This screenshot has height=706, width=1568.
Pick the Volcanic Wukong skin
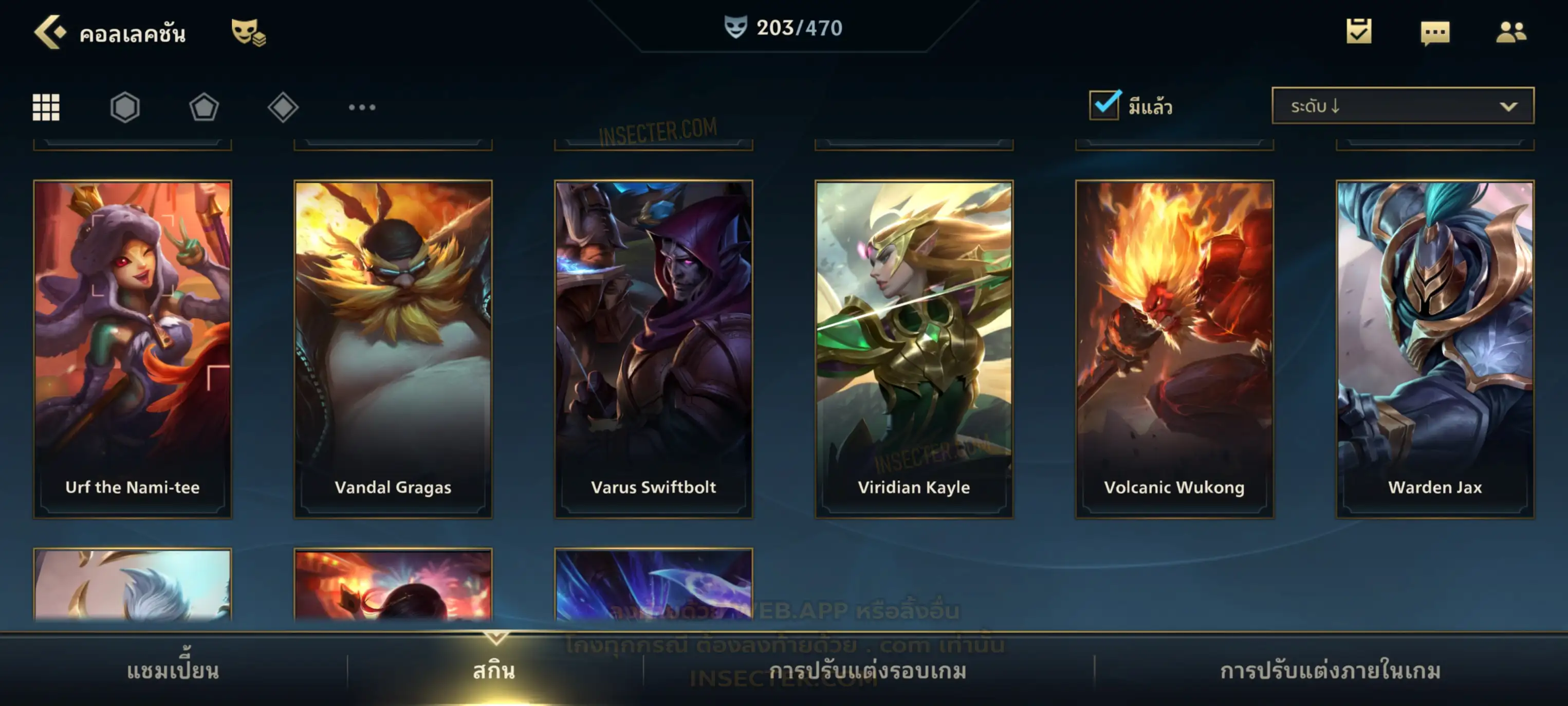tap(1174, 349)
